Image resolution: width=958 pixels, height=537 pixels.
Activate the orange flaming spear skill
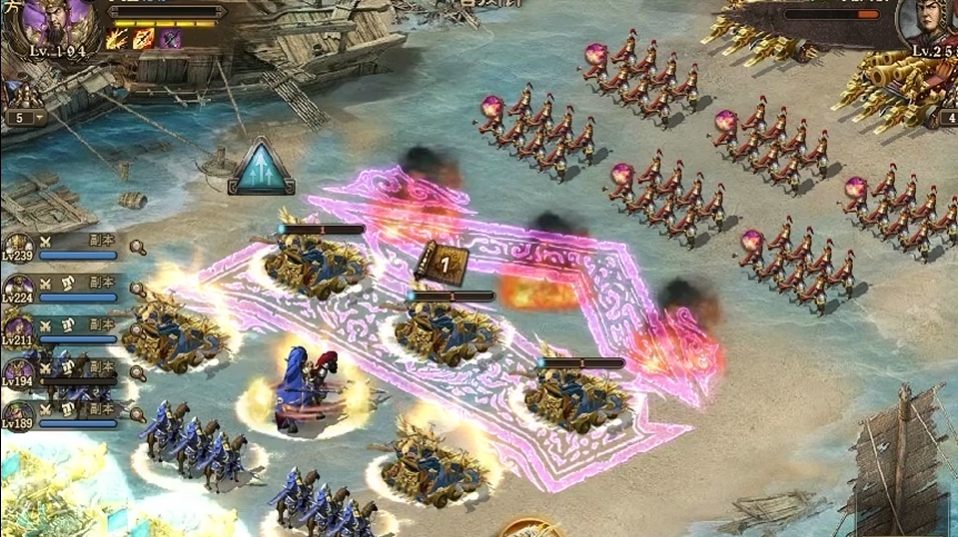point(143,39)
